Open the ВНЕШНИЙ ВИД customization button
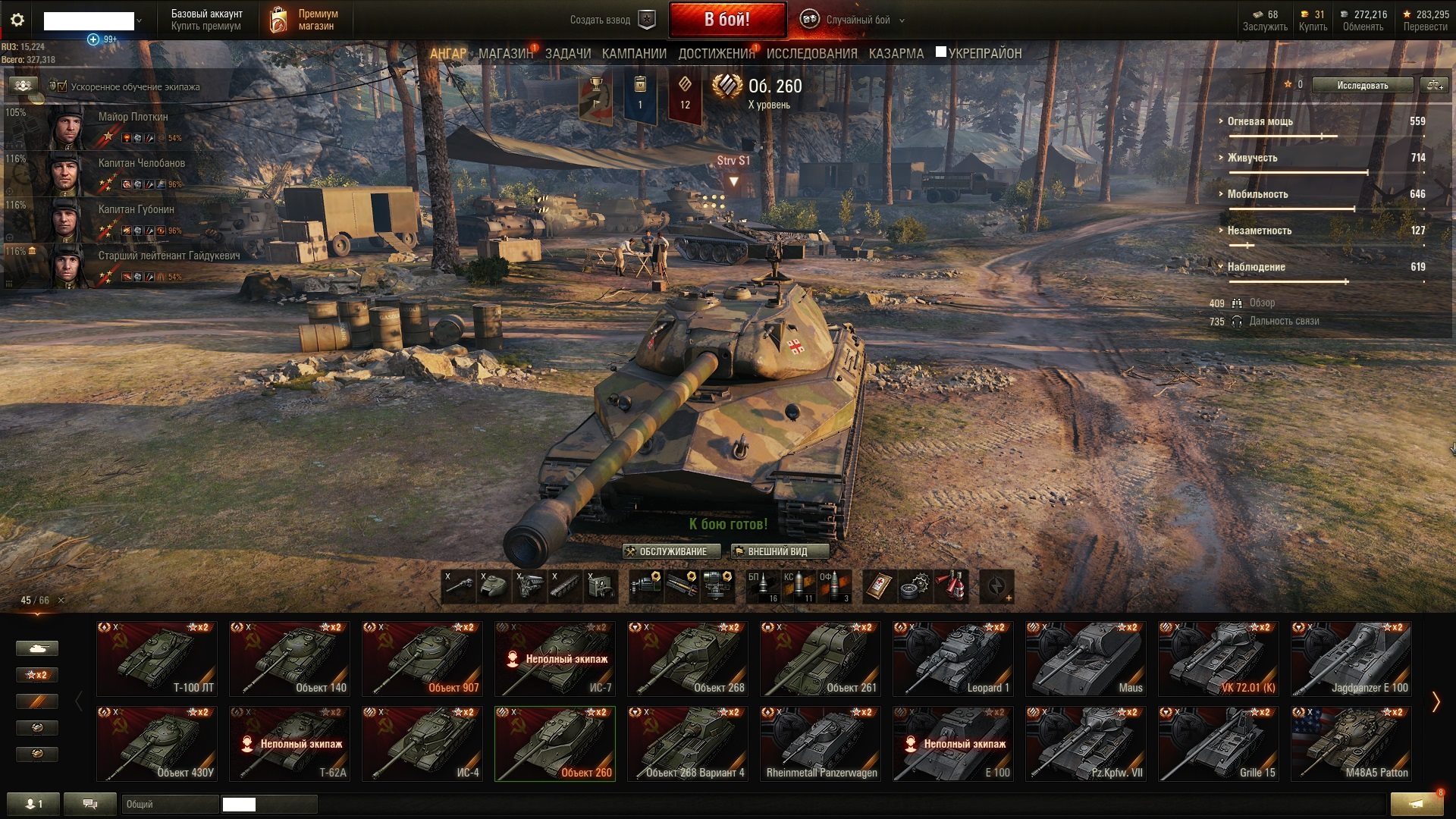The width and height of the screenshot is (1456, 819). pos(779,551)
